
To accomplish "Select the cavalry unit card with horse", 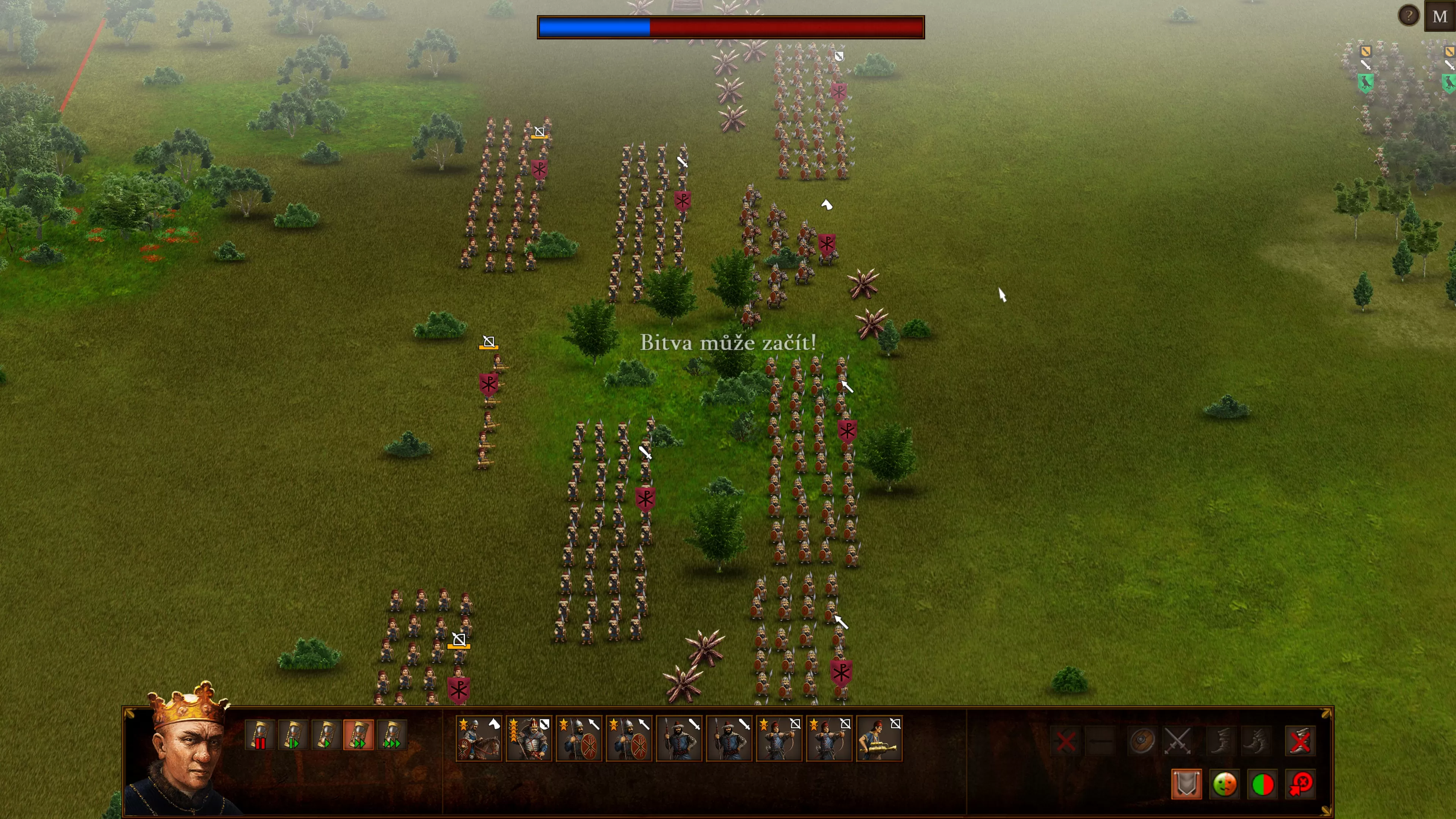I will [478, 739].
